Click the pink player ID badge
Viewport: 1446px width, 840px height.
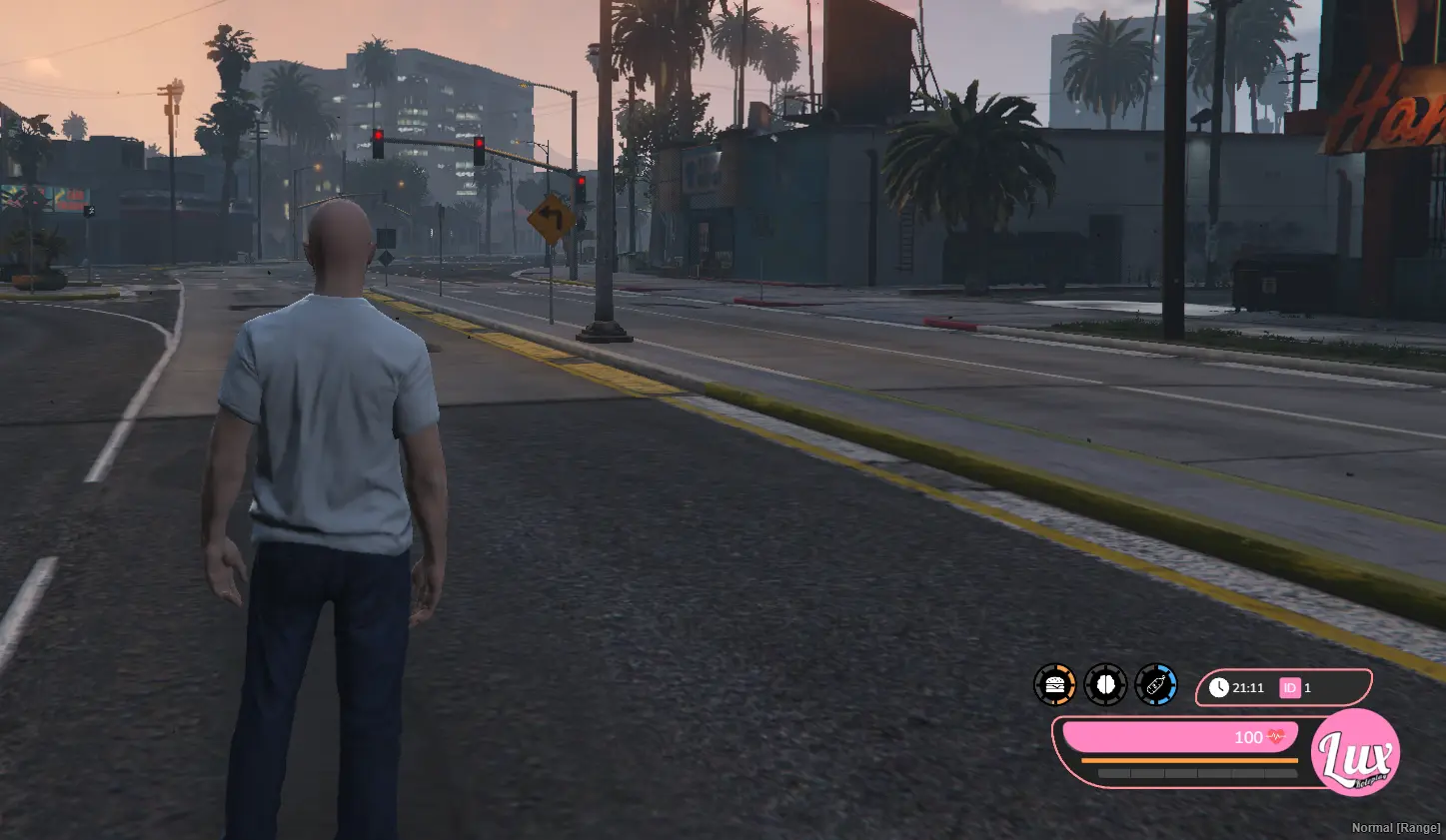click(1290, 687)
